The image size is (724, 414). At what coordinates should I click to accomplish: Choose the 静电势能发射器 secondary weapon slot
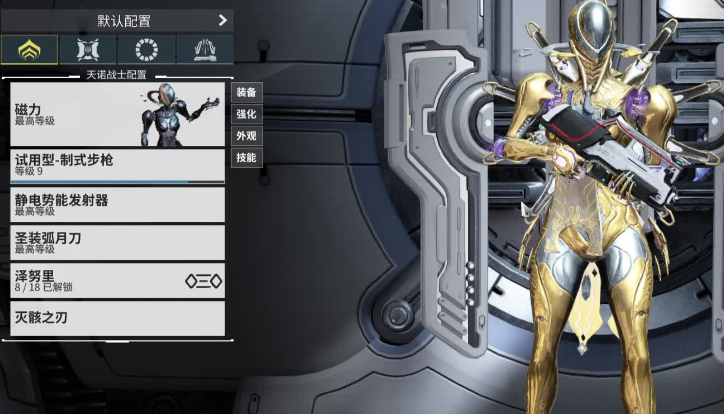(117, 204)
